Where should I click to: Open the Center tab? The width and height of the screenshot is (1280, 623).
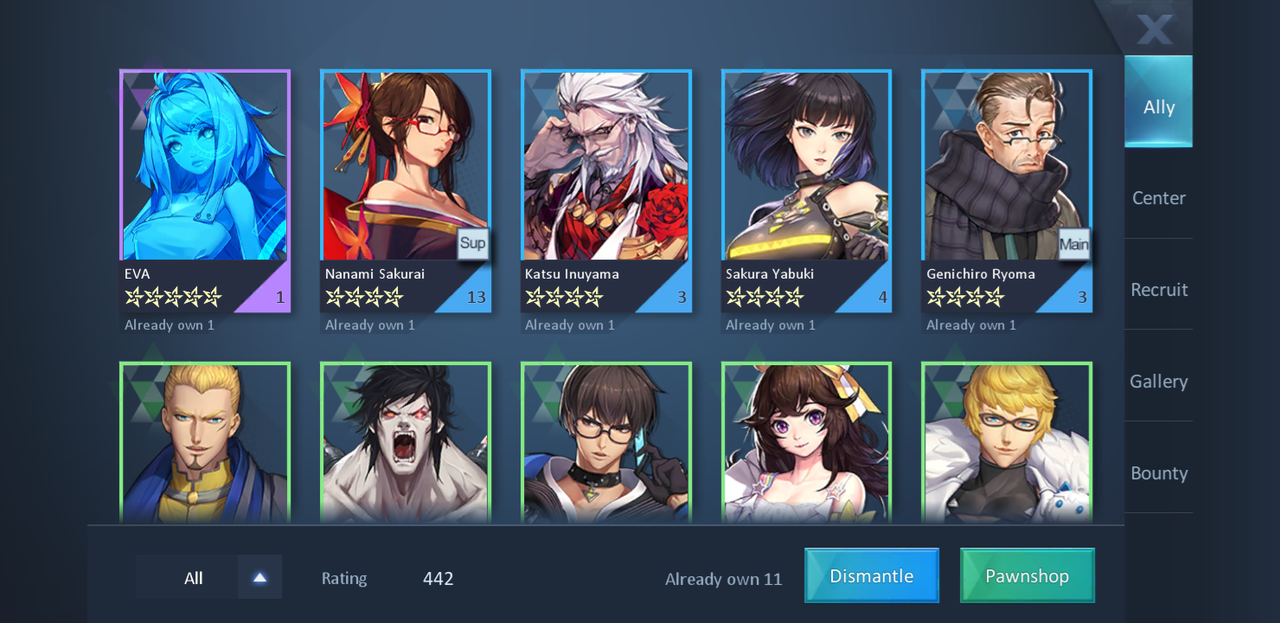coord(1158,198)
